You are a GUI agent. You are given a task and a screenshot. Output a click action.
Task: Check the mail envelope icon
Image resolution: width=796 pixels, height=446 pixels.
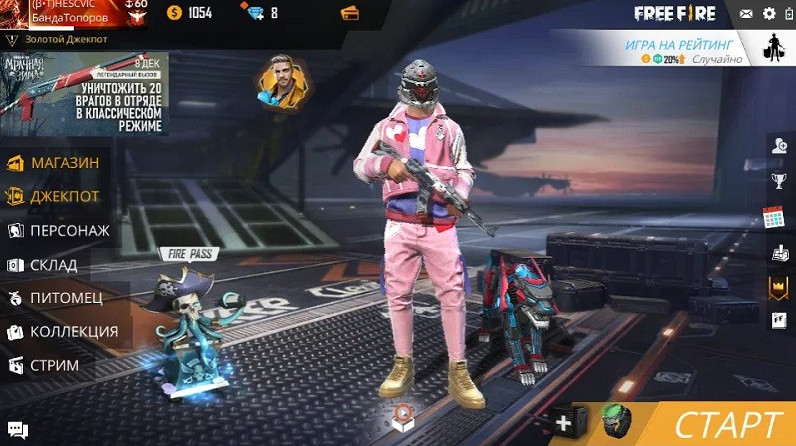tap(746, 14)
